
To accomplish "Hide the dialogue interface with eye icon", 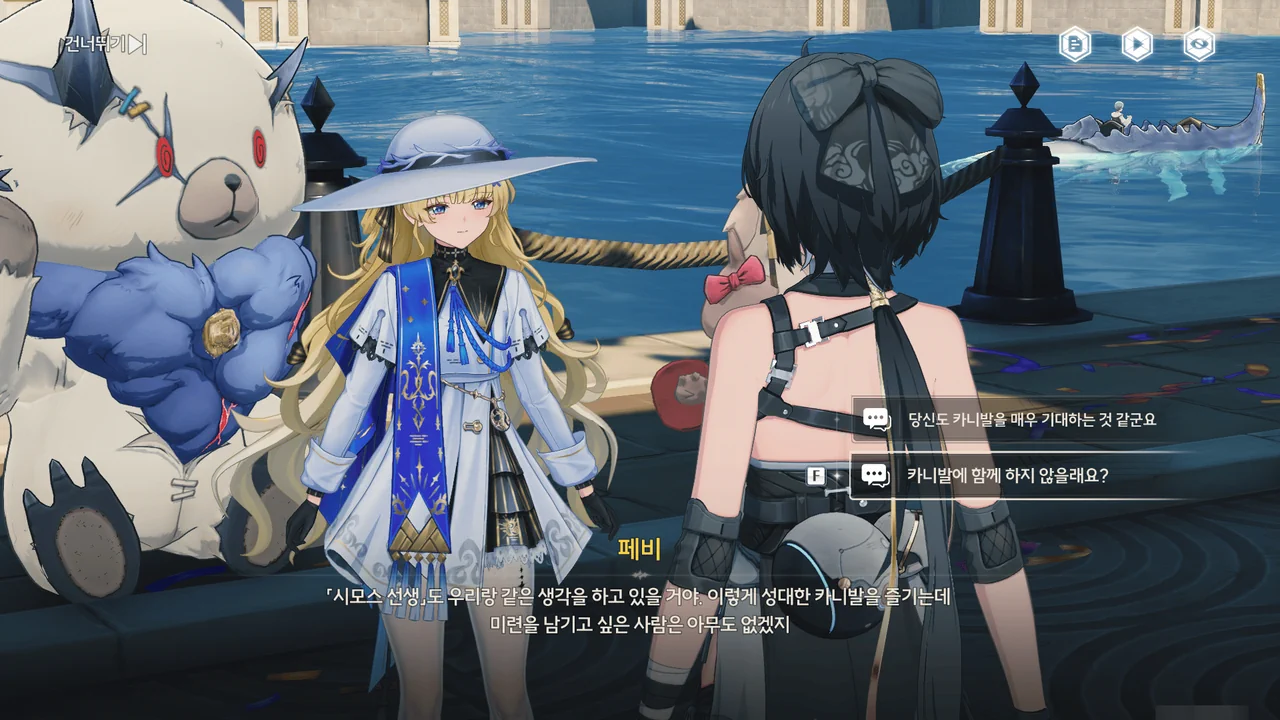I will pos(1199,44).
